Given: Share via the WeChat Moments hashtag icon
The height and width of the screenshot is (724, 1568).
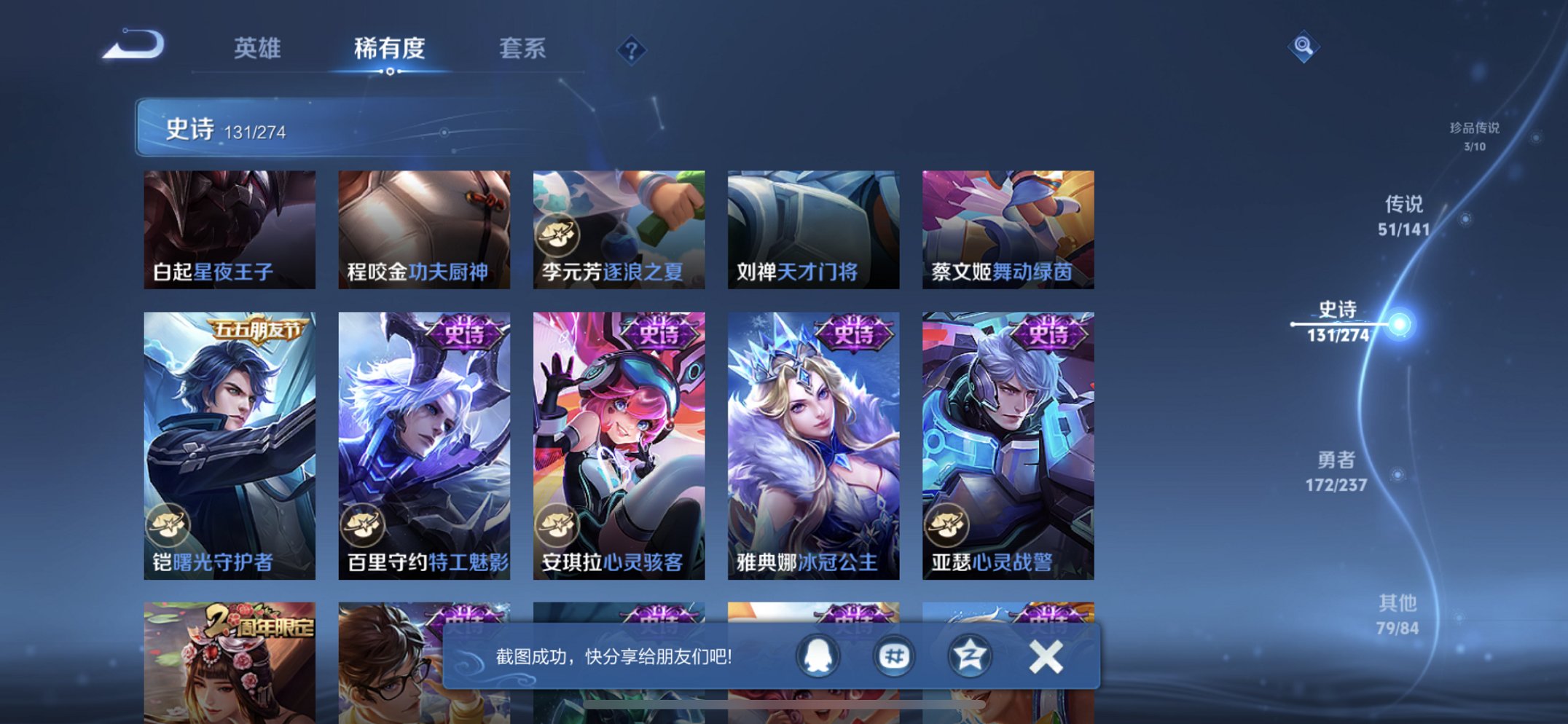Looking at the screenshot, I should tap(893, 656).
